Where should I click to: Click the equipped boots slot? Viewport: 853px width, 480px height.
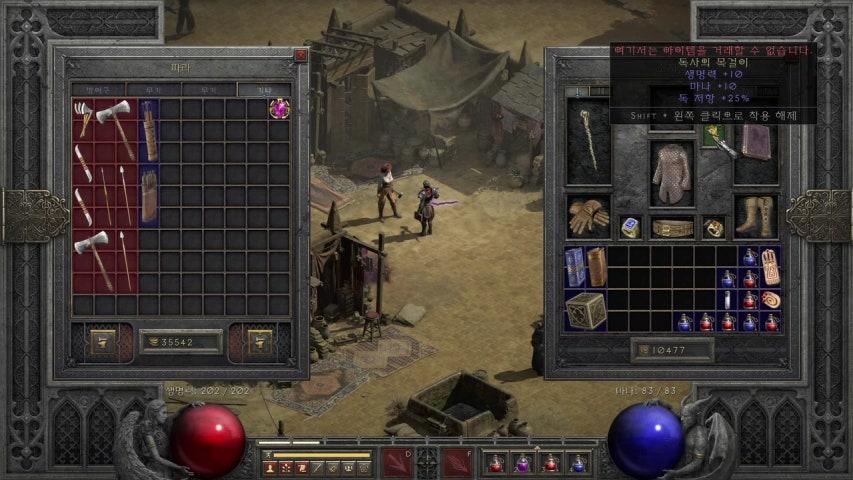[x=755, y=215]
